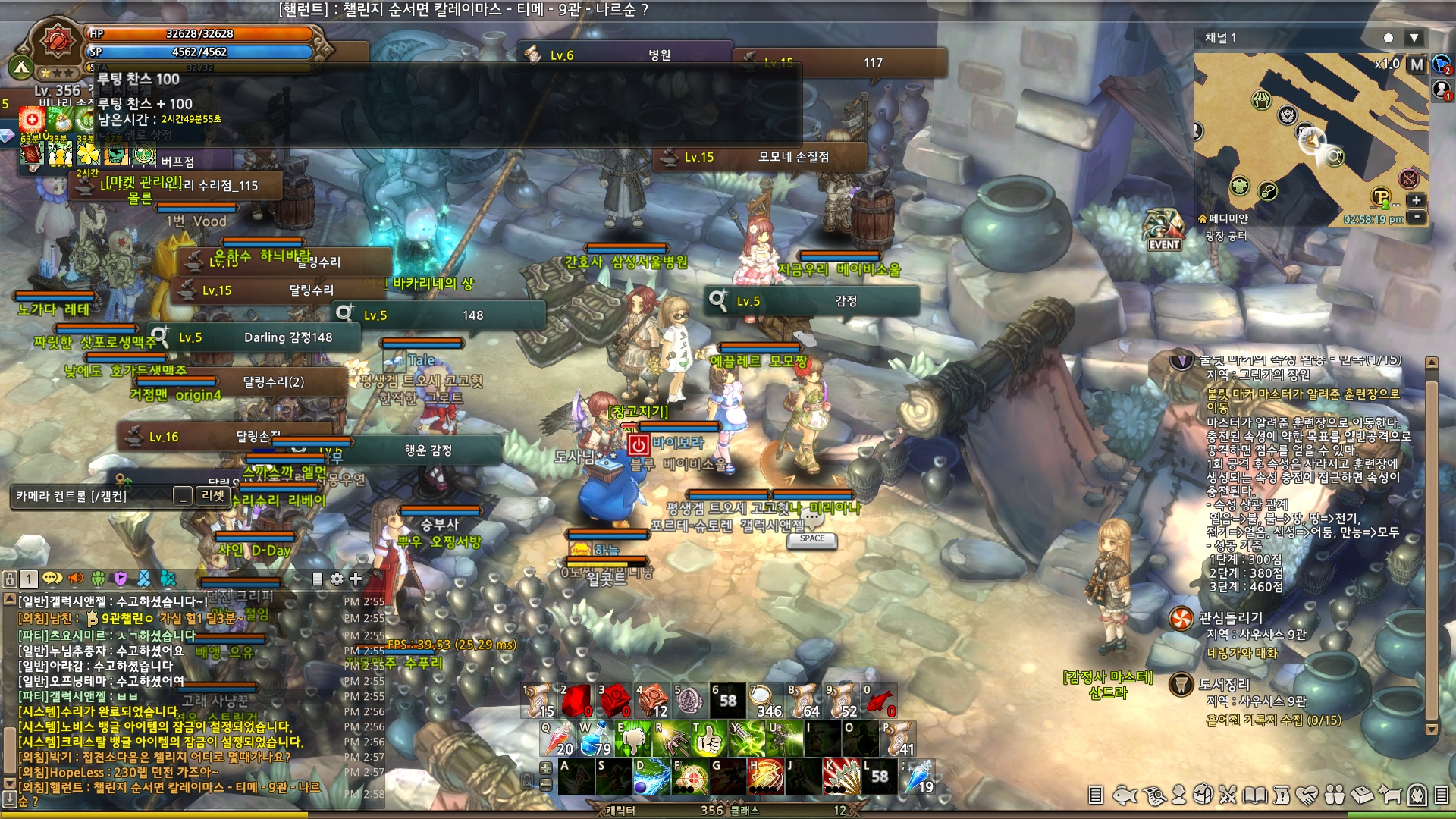
Task: Open the dog companion menu icon
Action: click(1390, 795)
